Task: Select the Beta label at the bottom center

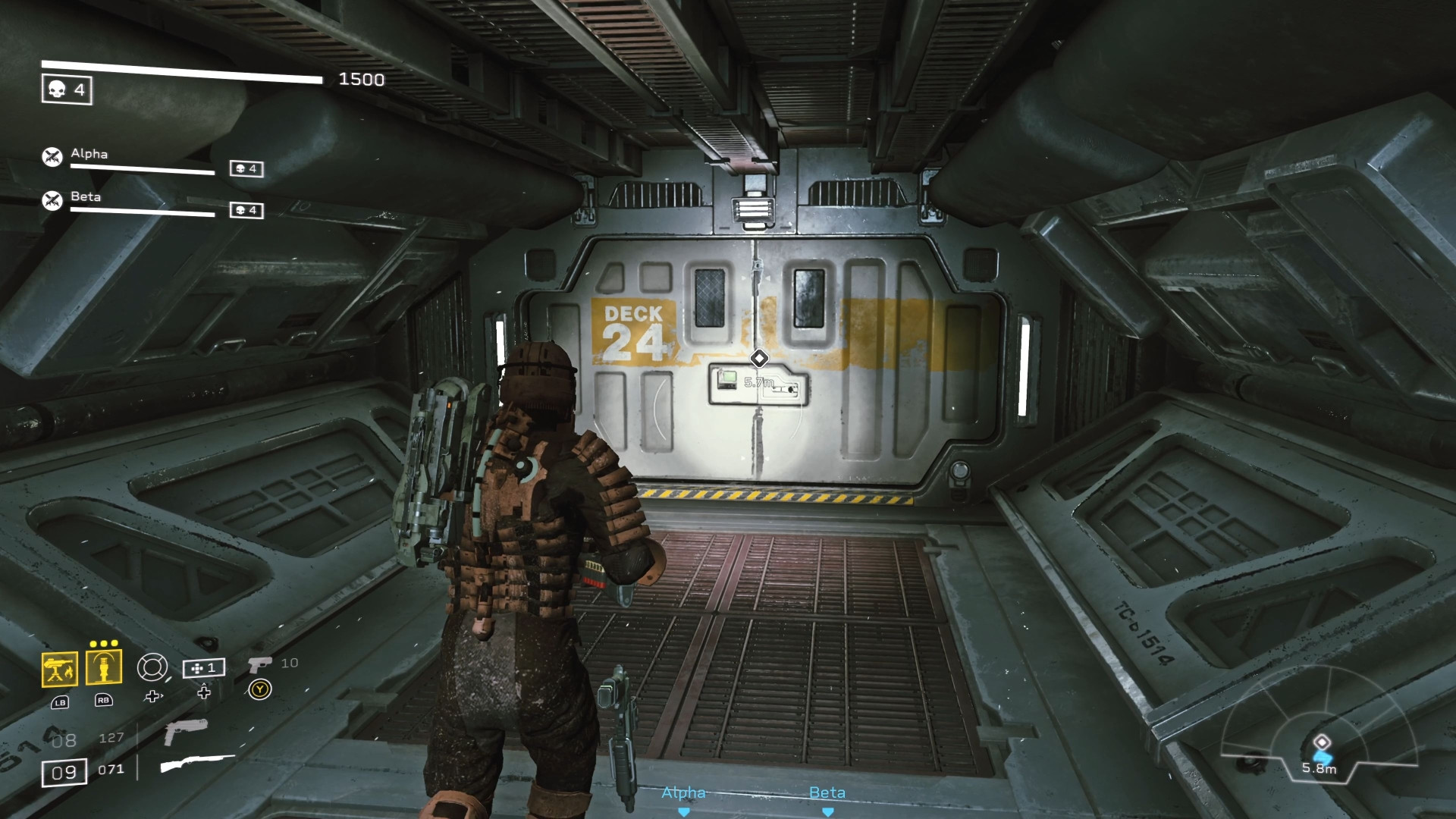Action: (x=827, y=793)
